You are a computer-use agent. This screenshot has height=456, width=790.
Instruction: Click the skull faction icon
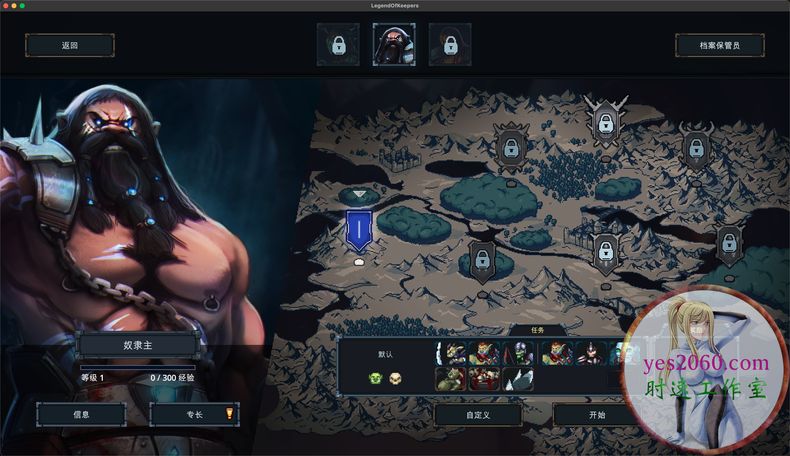(x=394, y=378)
